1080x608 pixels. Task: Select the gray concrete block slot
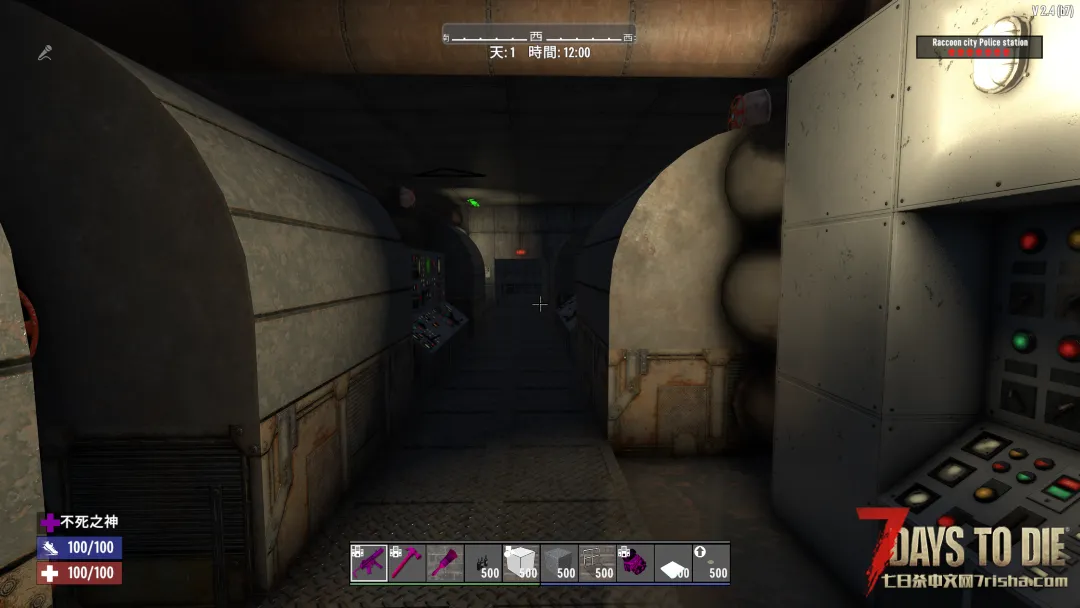559,563
